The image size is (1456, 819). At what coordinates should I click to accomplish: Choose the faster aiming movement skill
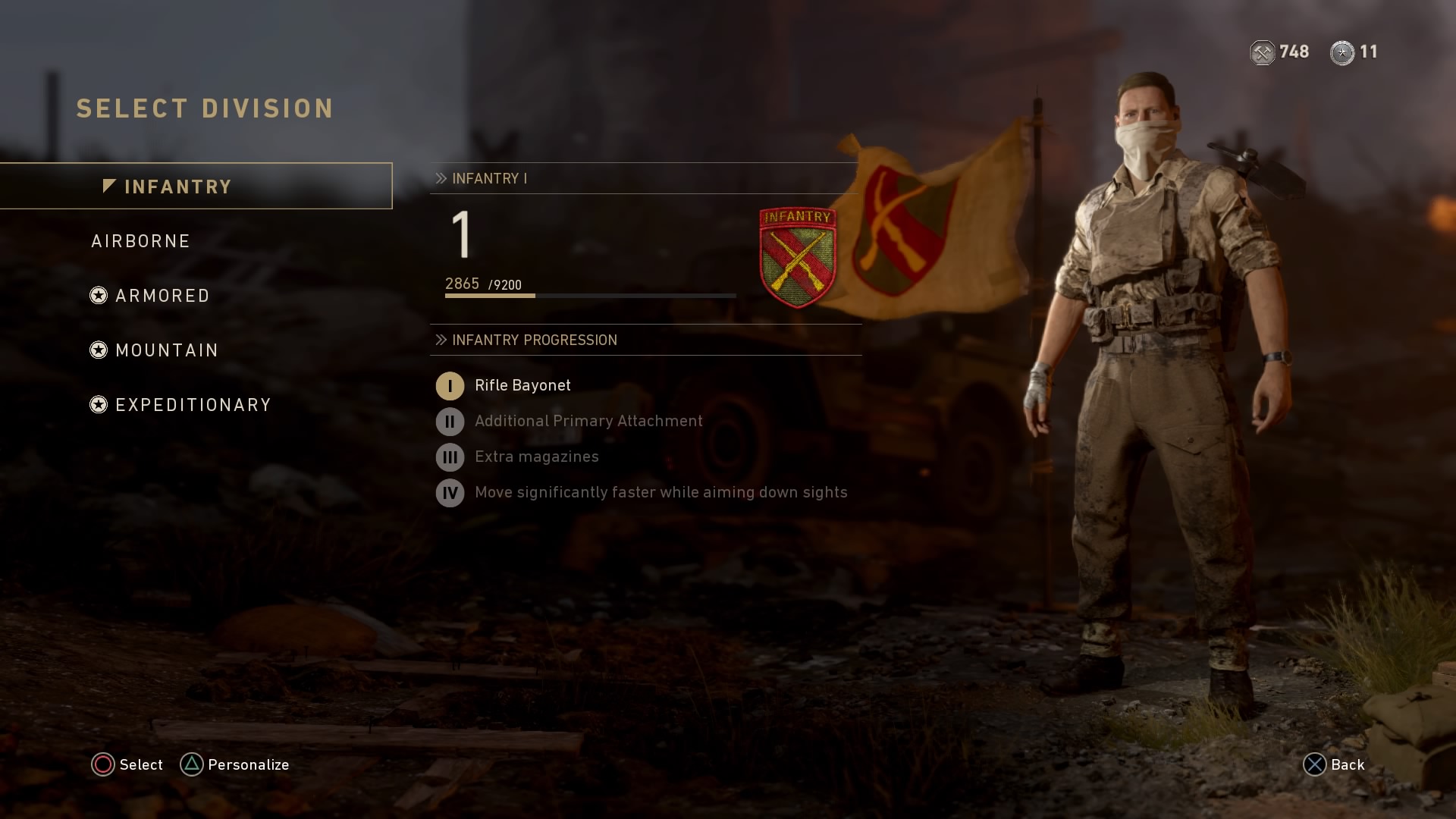click(x=660, y=492)
